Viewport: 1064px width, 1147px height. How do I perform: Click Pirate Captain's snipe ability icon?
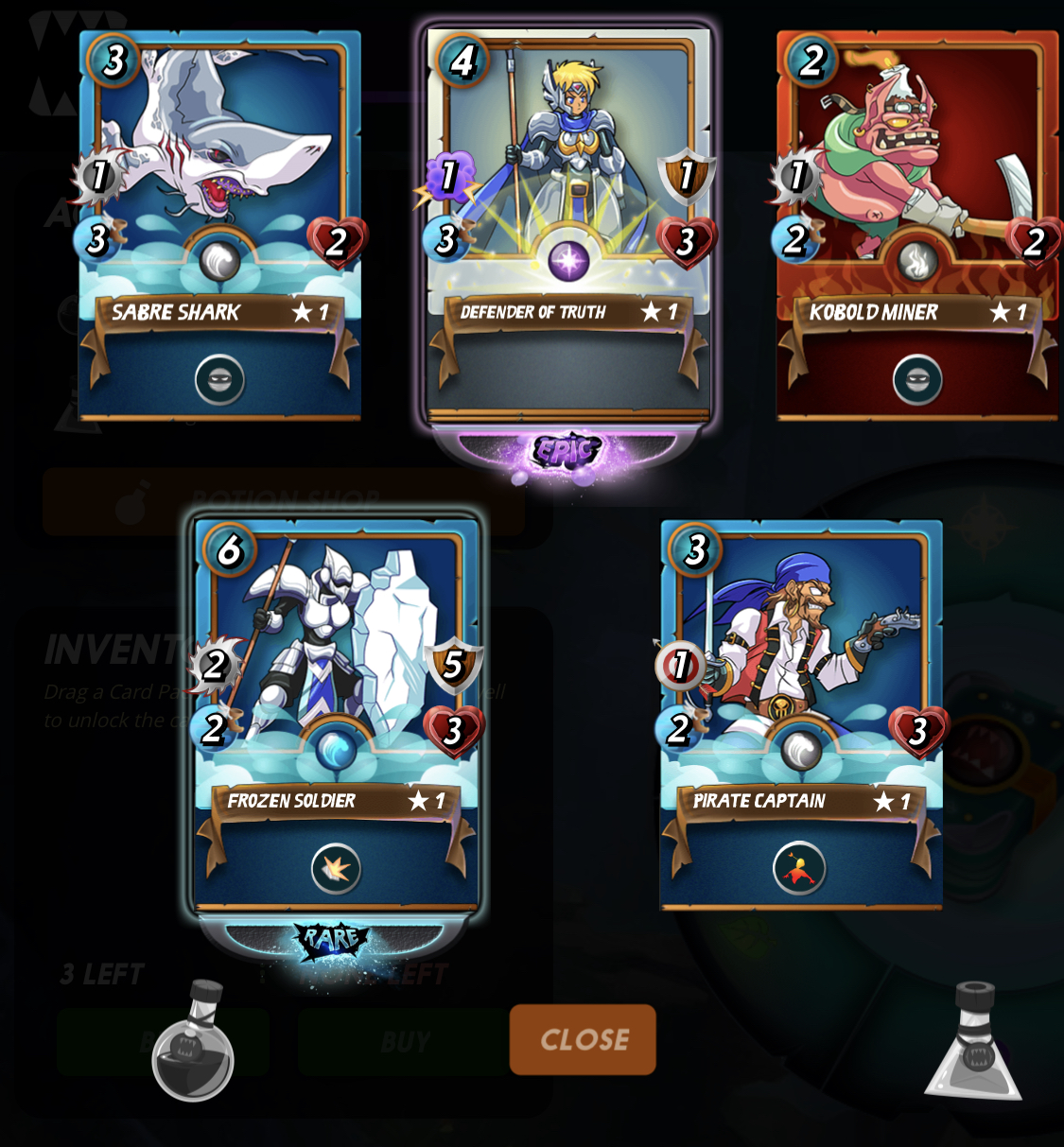[x=799, y=868]
